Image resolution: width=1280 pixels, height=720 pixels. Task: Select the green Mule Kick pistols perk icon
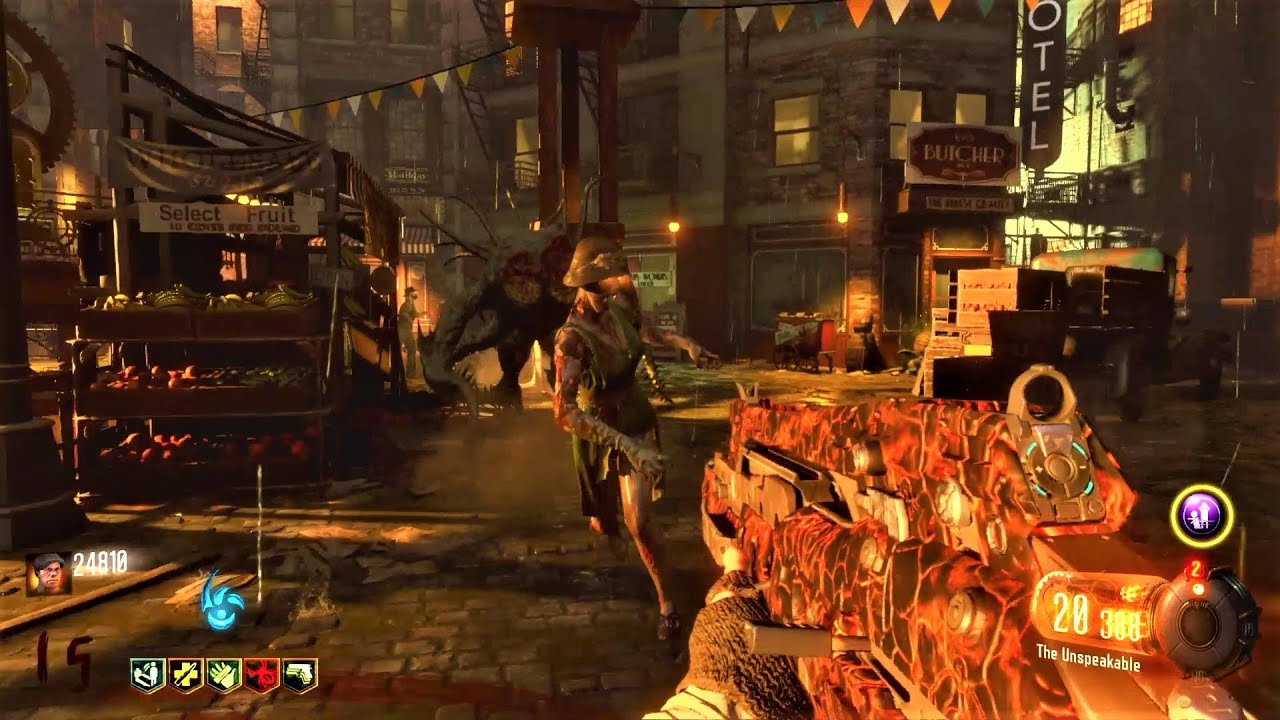click(299, 674)
